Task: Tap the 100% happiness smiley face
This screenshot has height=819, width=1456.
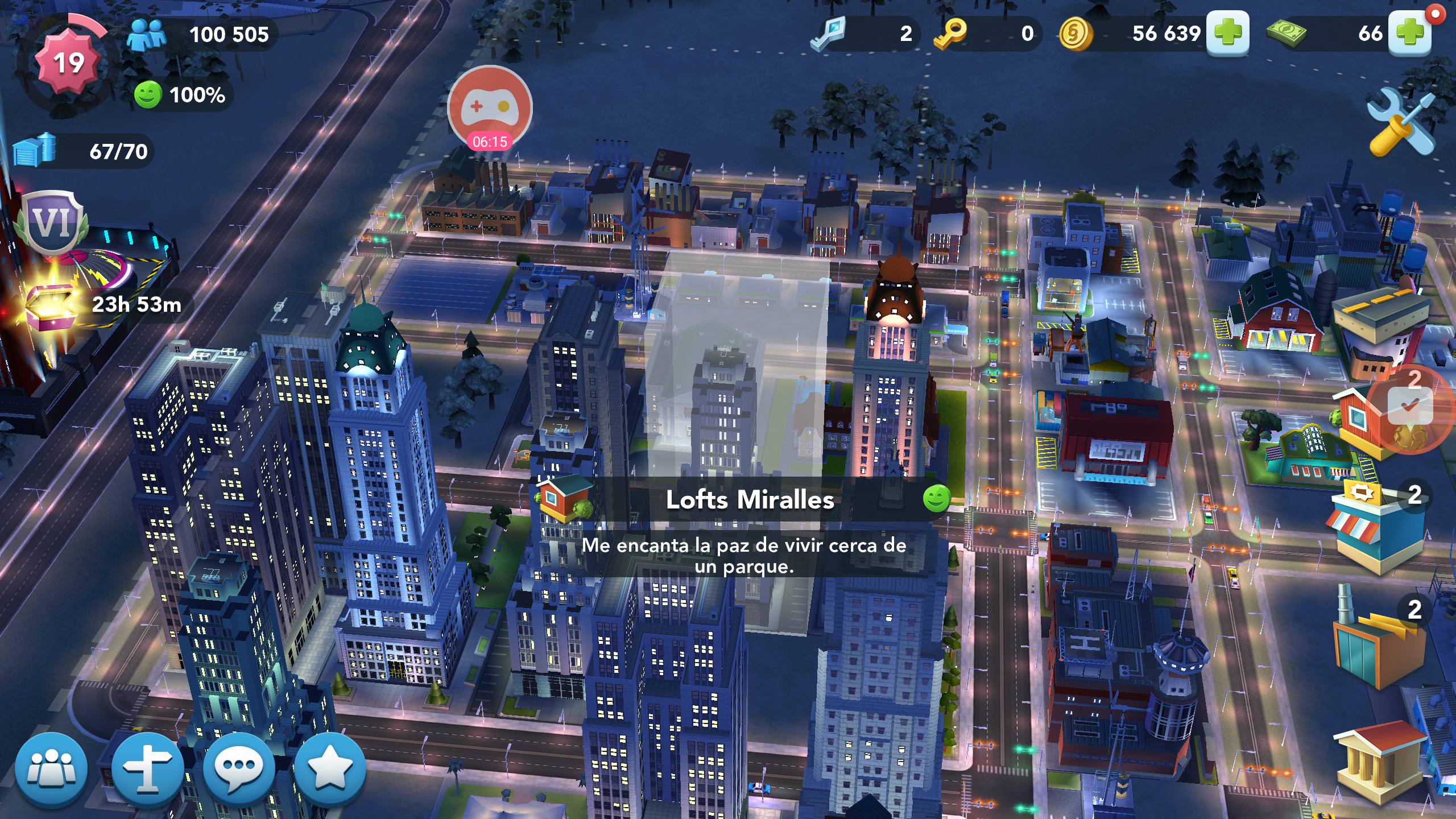Action: pyautogui.click(x=148, y=94)
